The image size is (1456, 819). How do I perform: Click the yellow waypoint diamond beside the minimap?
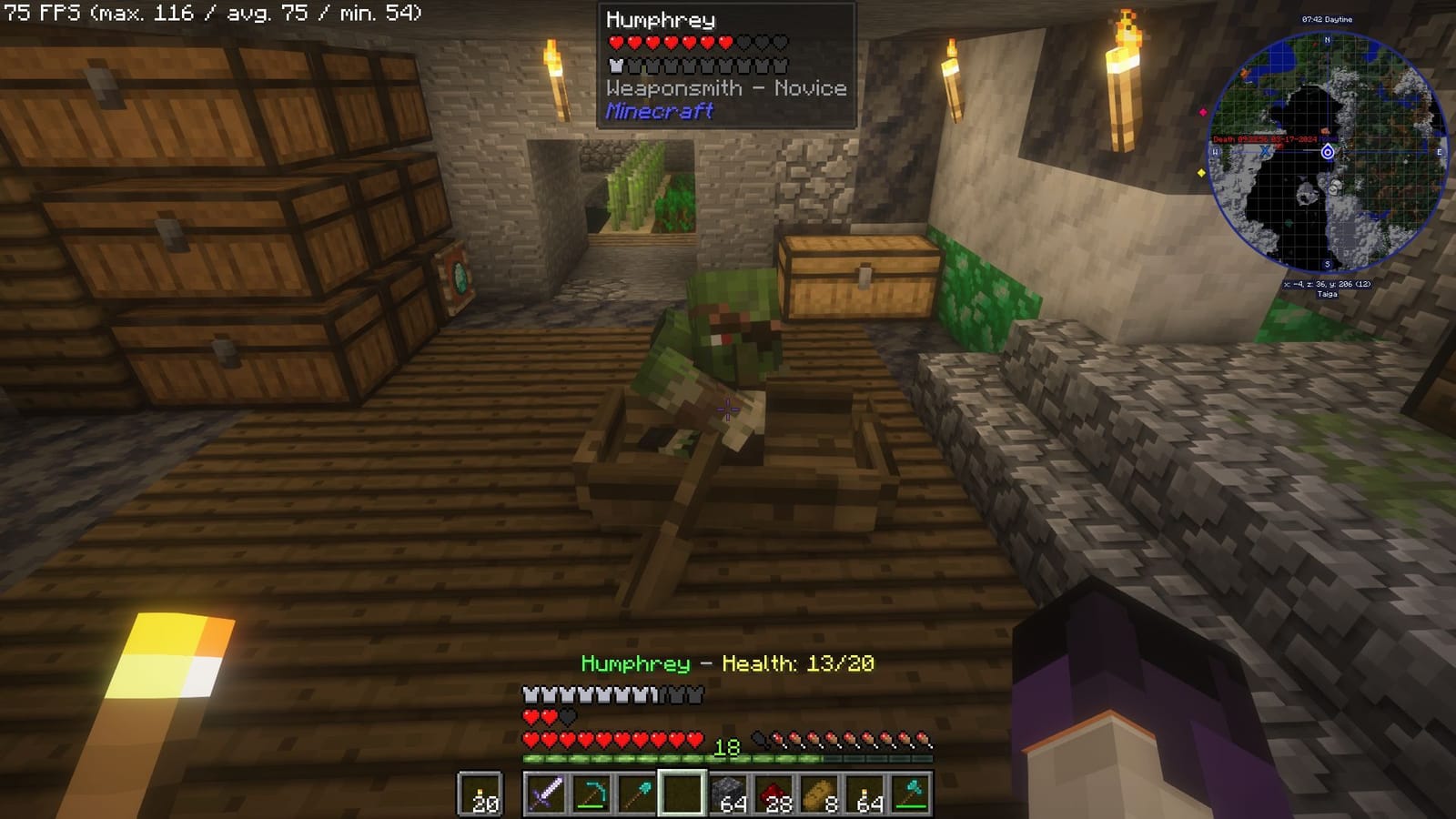[x=1201, y=173]
